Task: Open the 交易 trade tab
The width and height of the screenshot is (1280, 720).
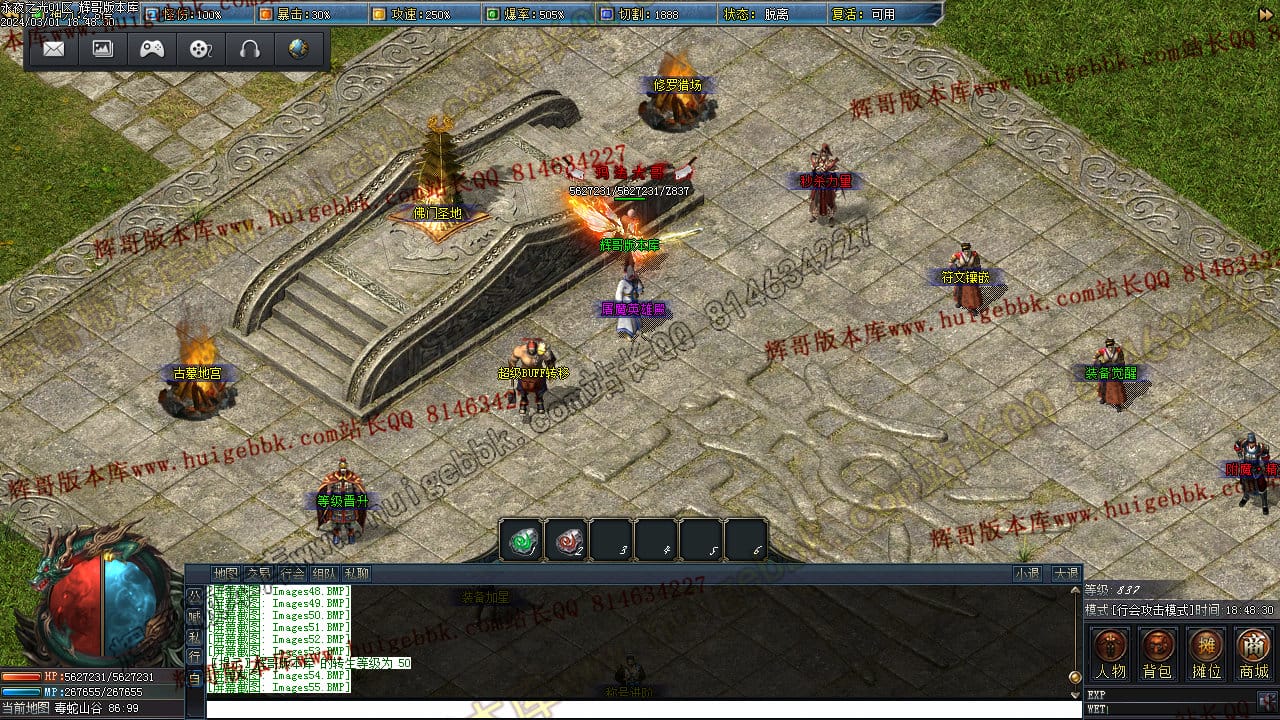Action: (x=258, y=574)
